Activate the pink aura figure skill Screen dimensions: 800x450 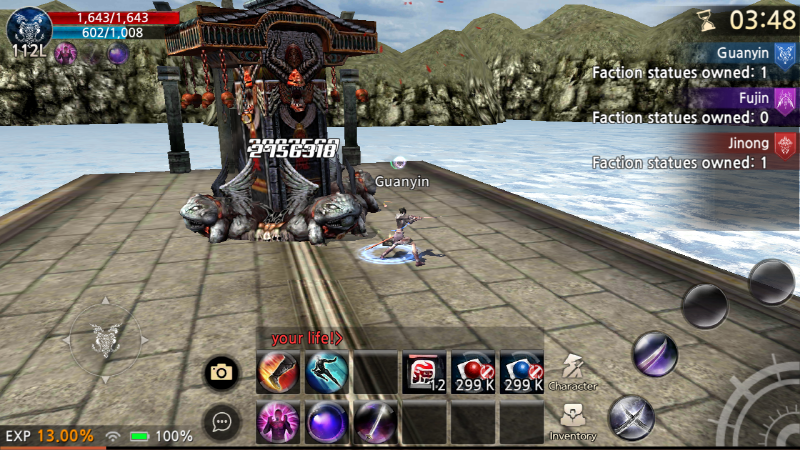[277, 421]
